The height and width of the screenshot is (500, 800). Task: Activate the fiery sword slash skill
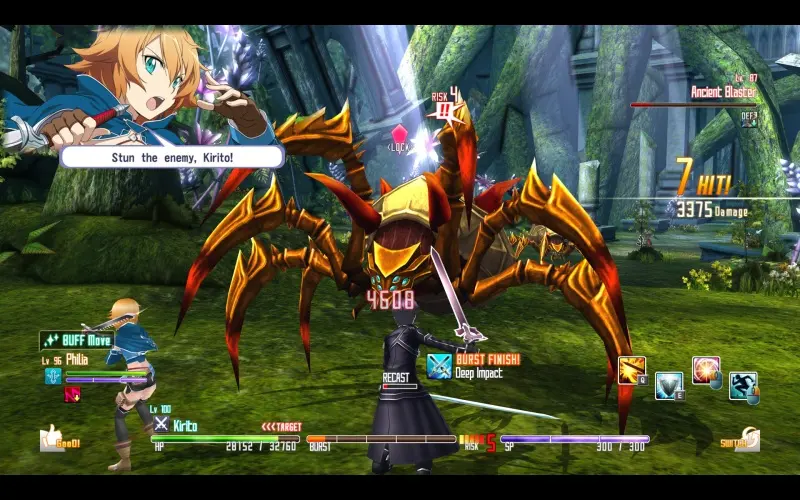click(x=631, y=369)
